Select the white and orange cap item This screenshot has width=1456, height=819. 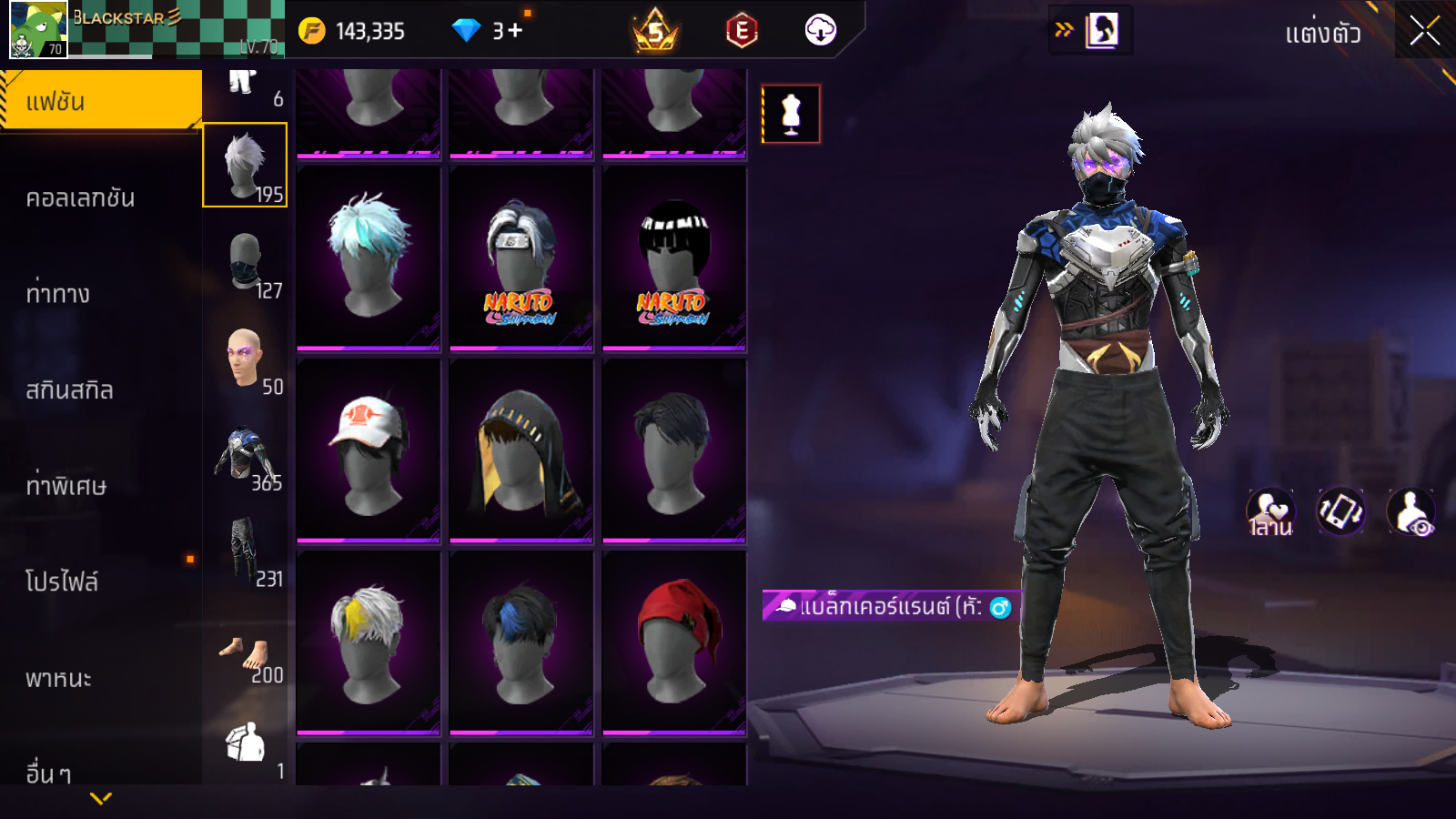(x=369, y=451)
